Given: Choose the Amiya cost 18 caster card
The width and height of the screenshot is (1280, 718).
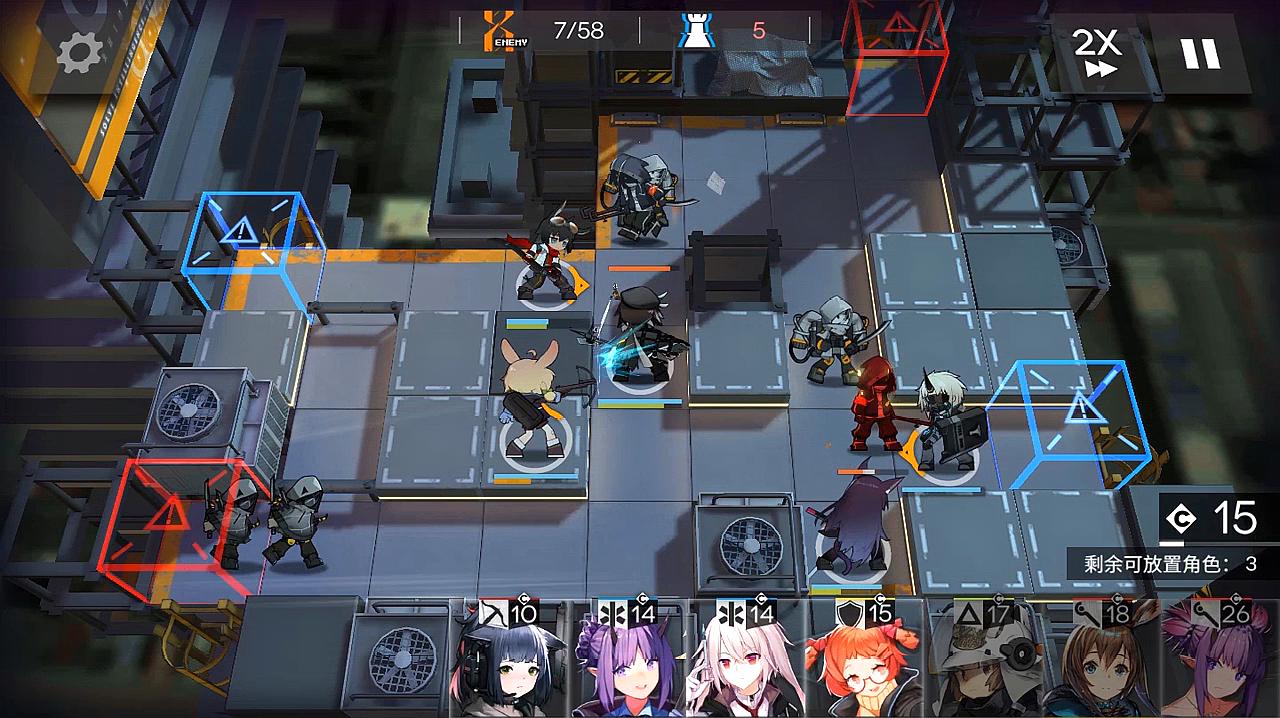Looking at the screenshot, I should click(1102, 660).
